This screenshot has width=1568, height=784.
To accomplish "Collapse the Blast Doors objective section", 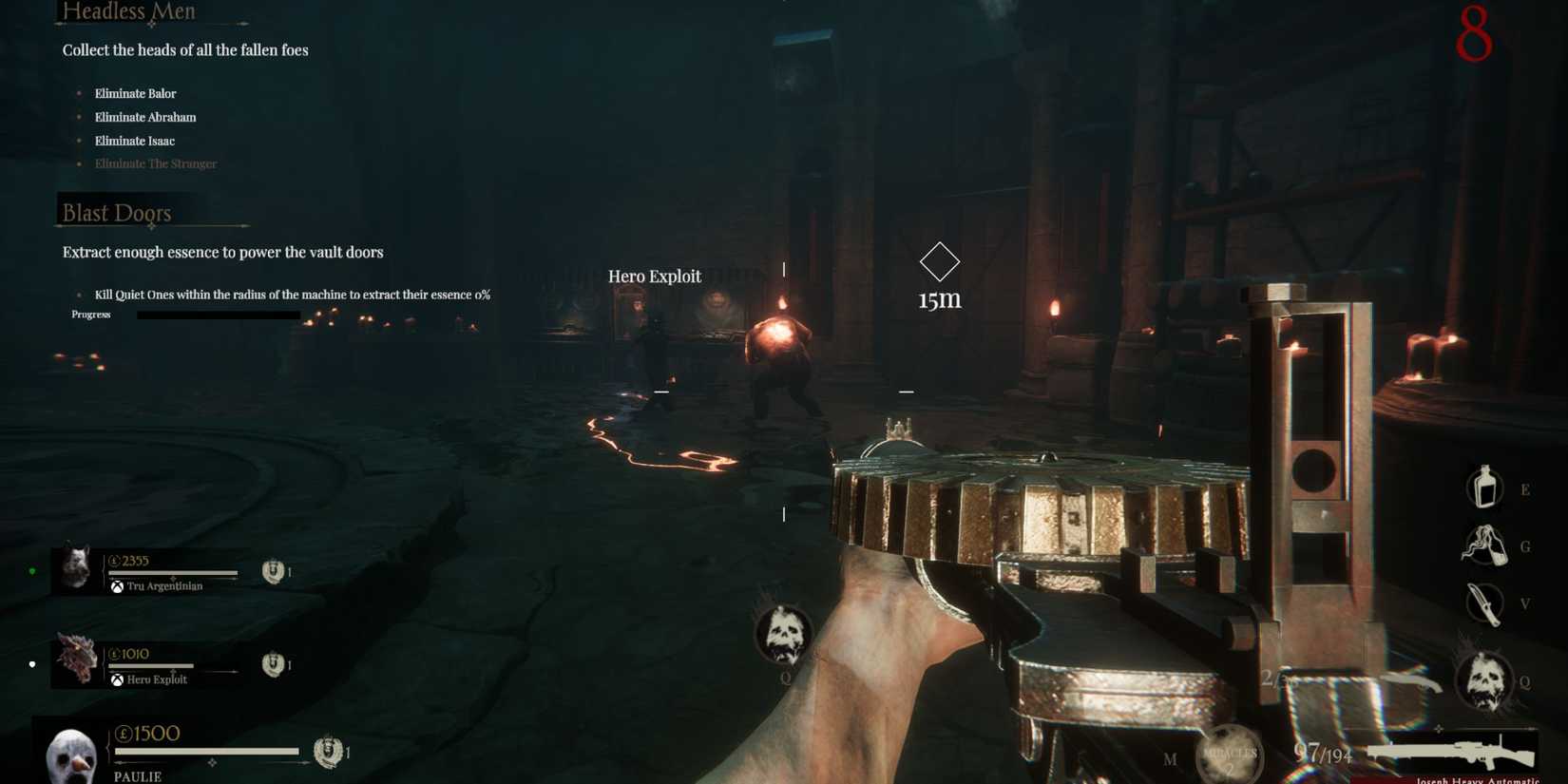I will 115,213.
